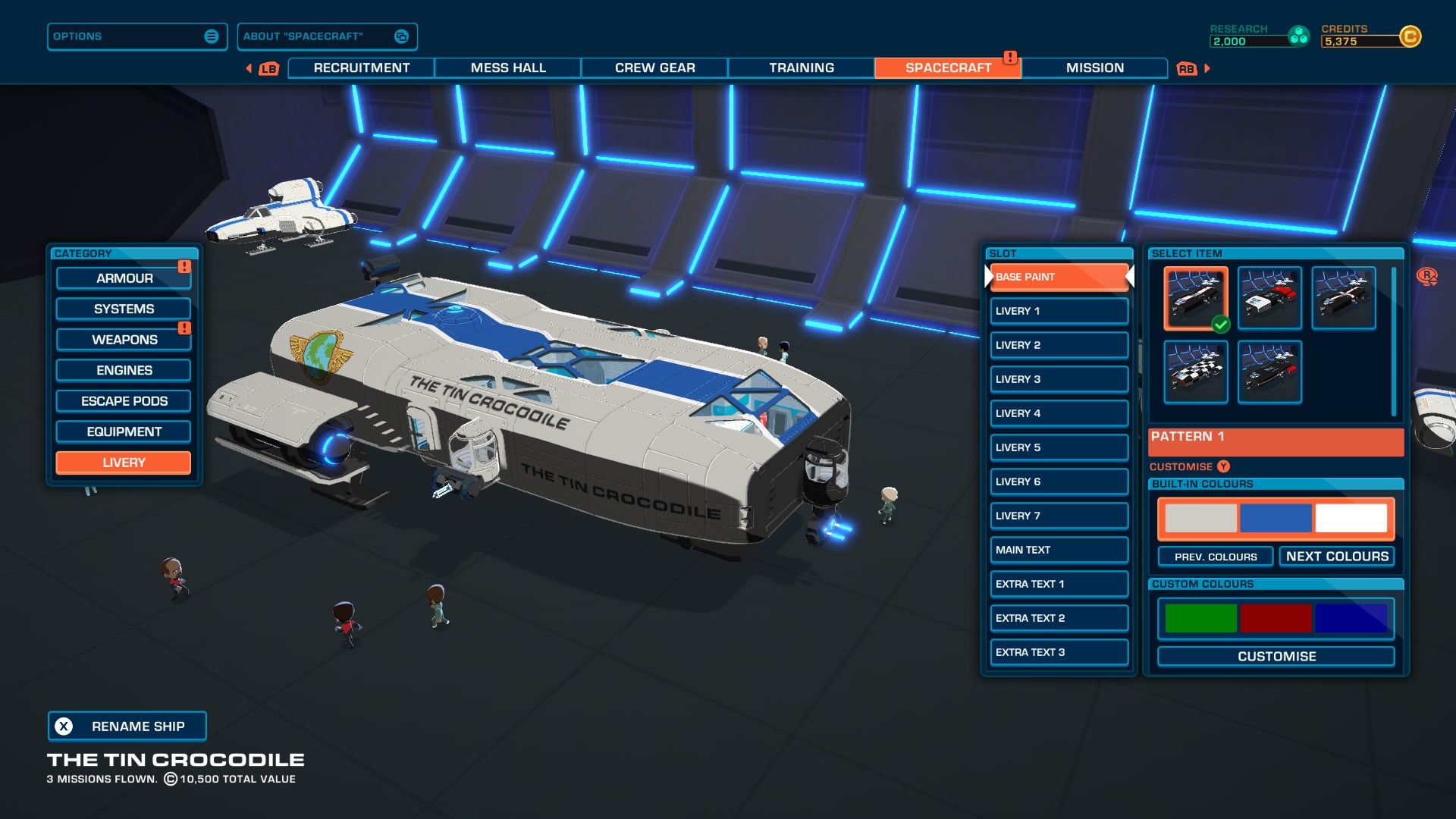
Task: Select the Livery 3 slot
Action: 1059,378
